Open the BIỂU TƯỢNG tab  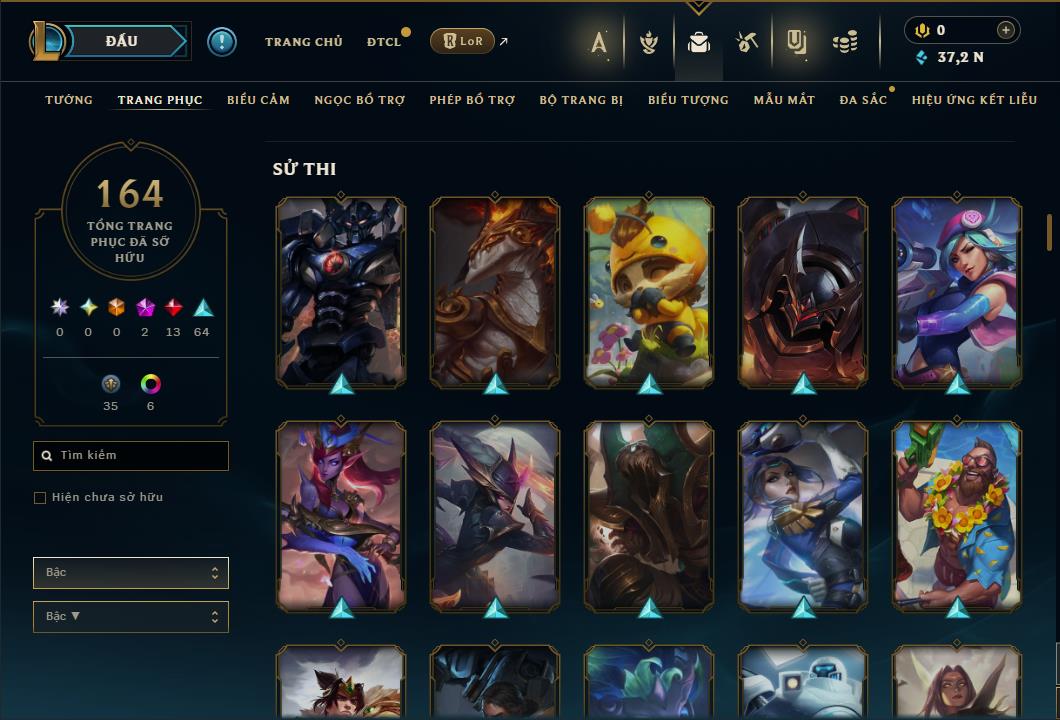[688, 100]
